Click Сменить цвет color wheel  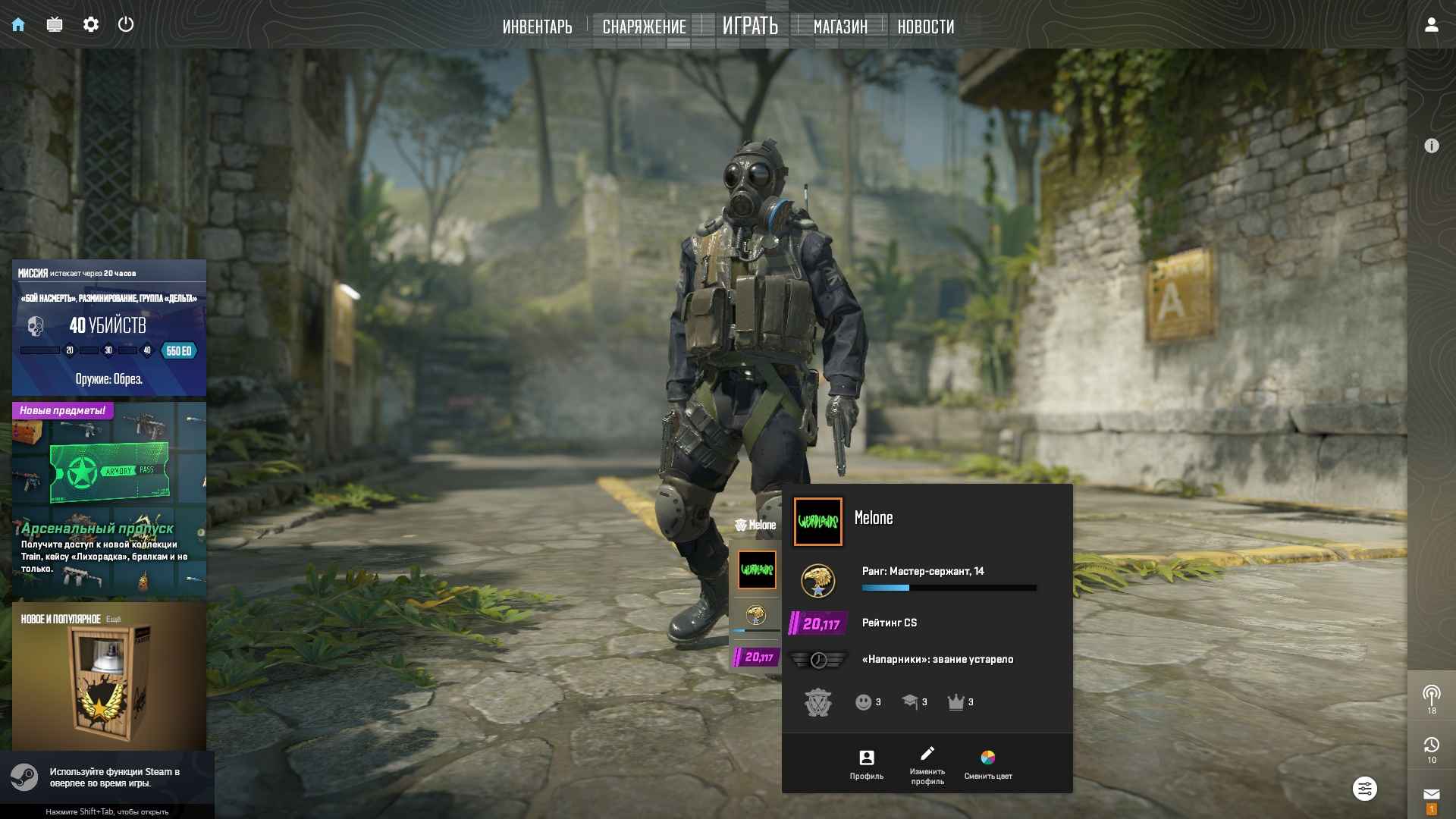pyautogui.click(x=987, y=764)
